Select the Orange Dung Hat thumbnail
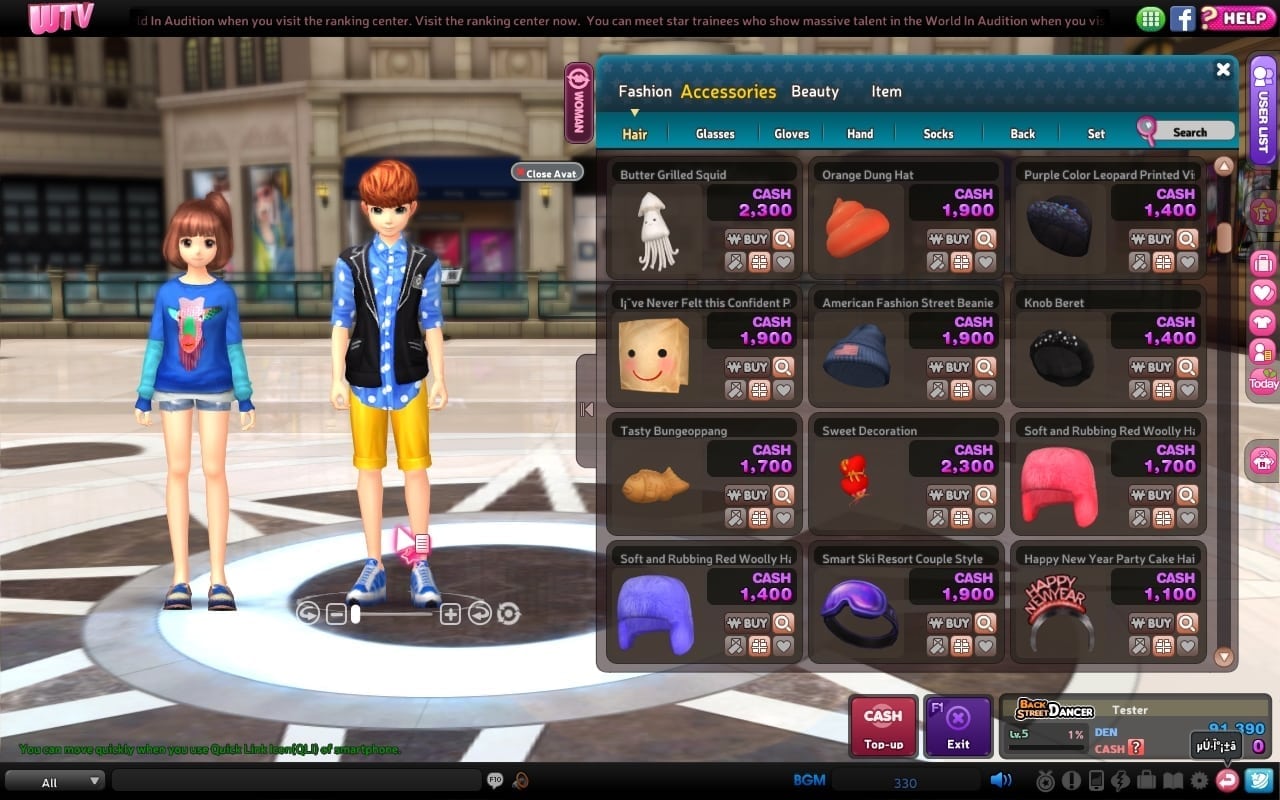 858,227
